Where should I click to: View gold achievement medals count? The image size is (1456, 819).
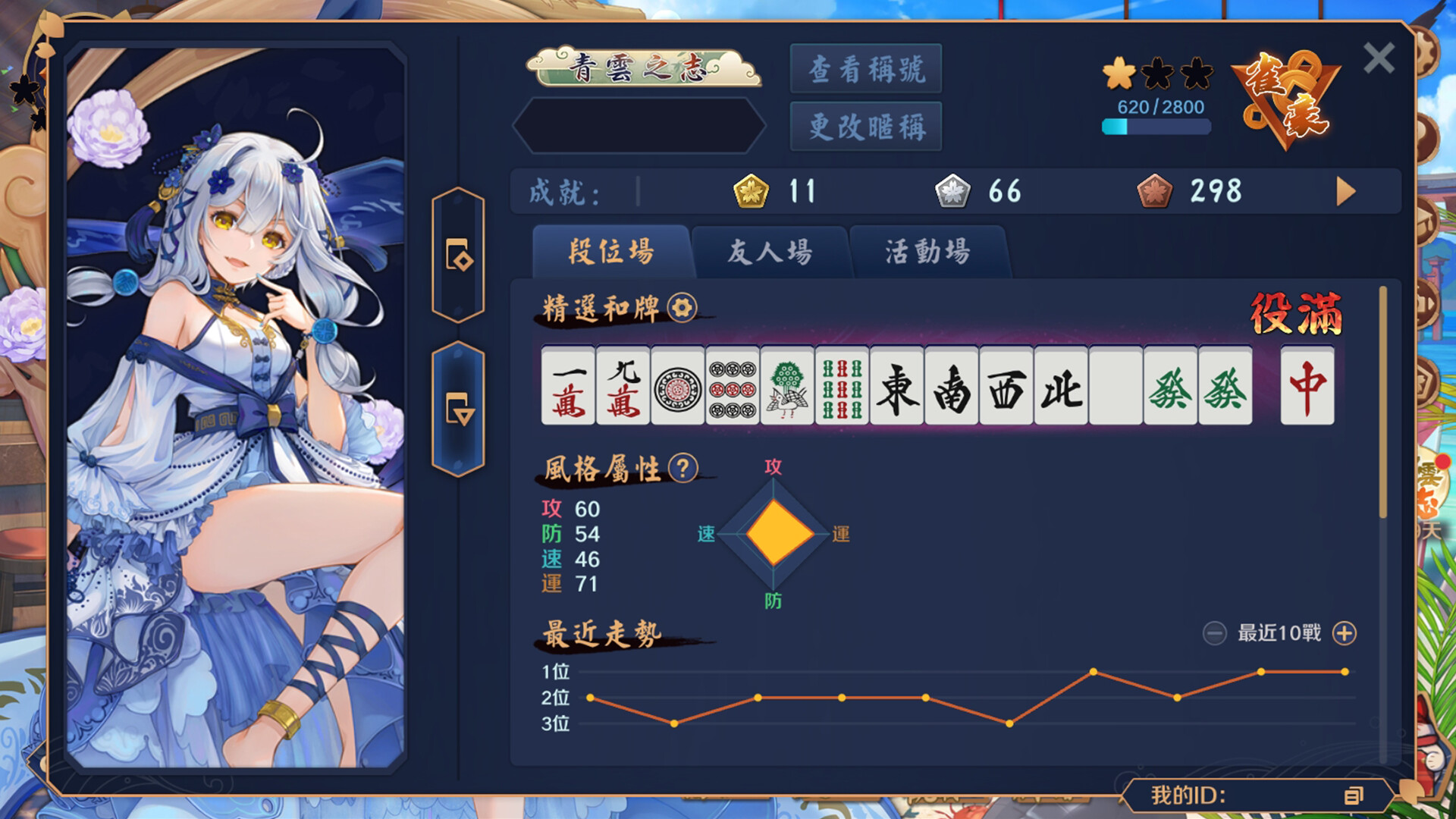[751, 191]
